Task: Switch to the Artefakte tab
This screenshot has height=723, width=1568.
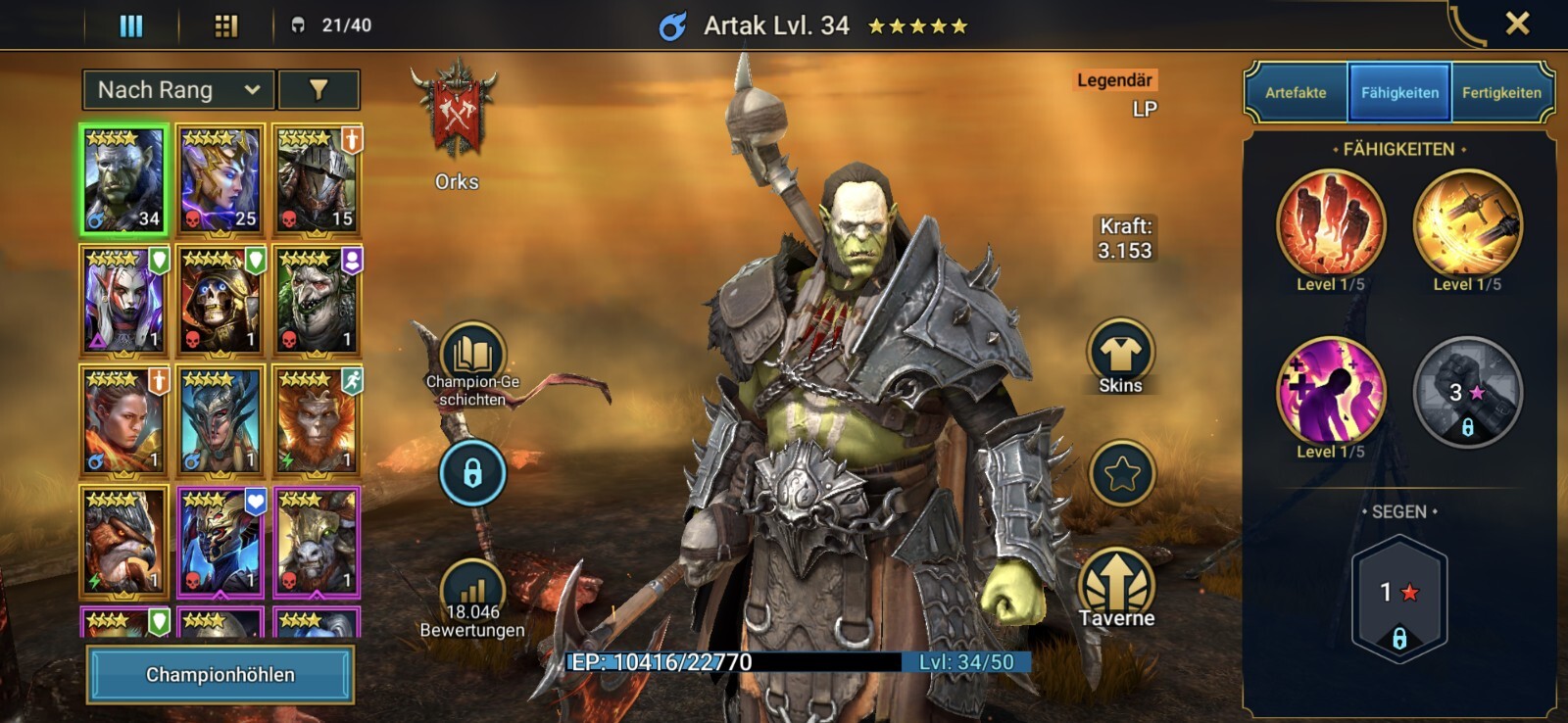Action: [1296, 93]
